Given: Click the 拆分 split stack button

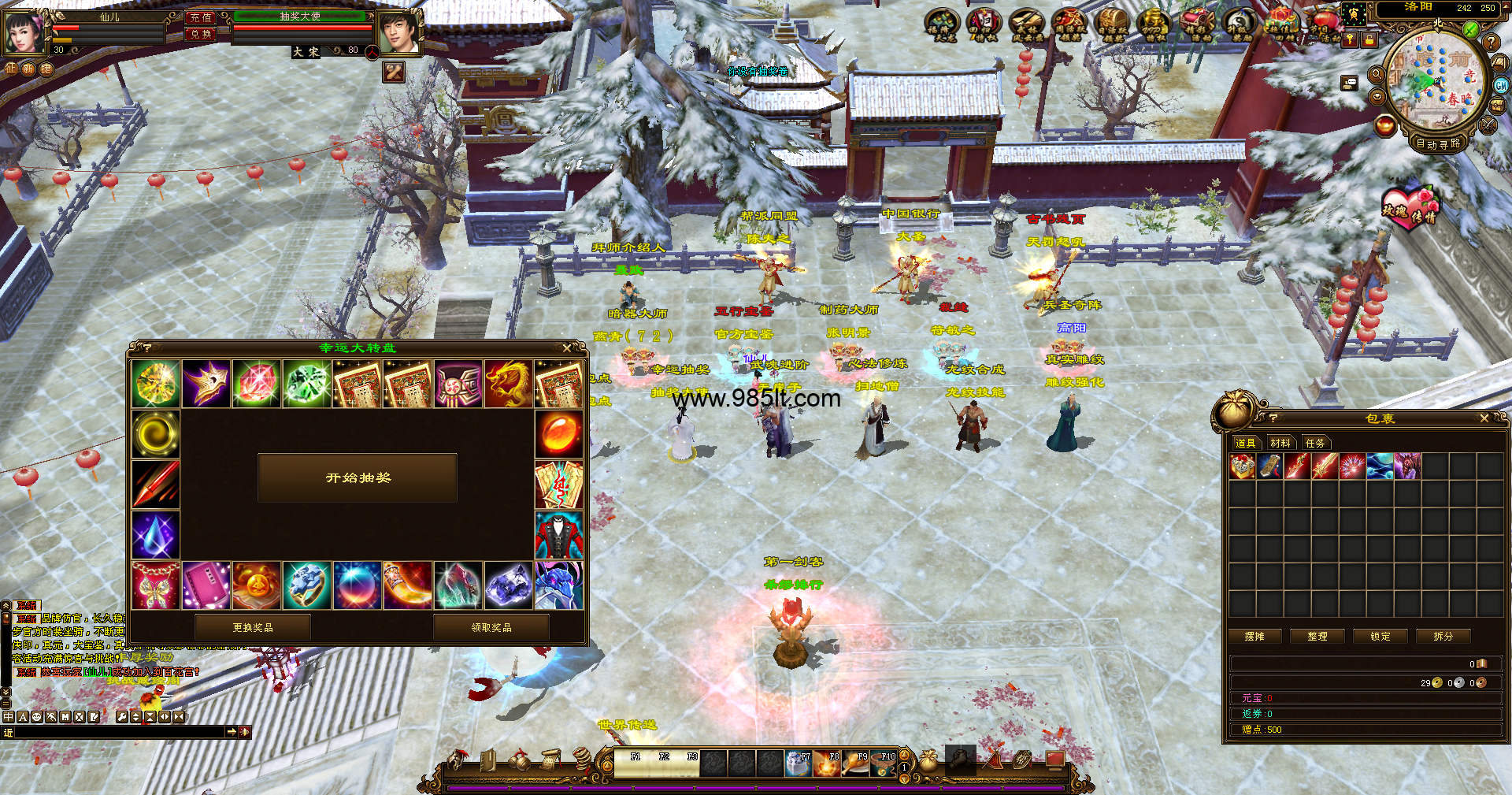Looking at the screenshot, I should pyautogui.click(x=1443, y=636).
